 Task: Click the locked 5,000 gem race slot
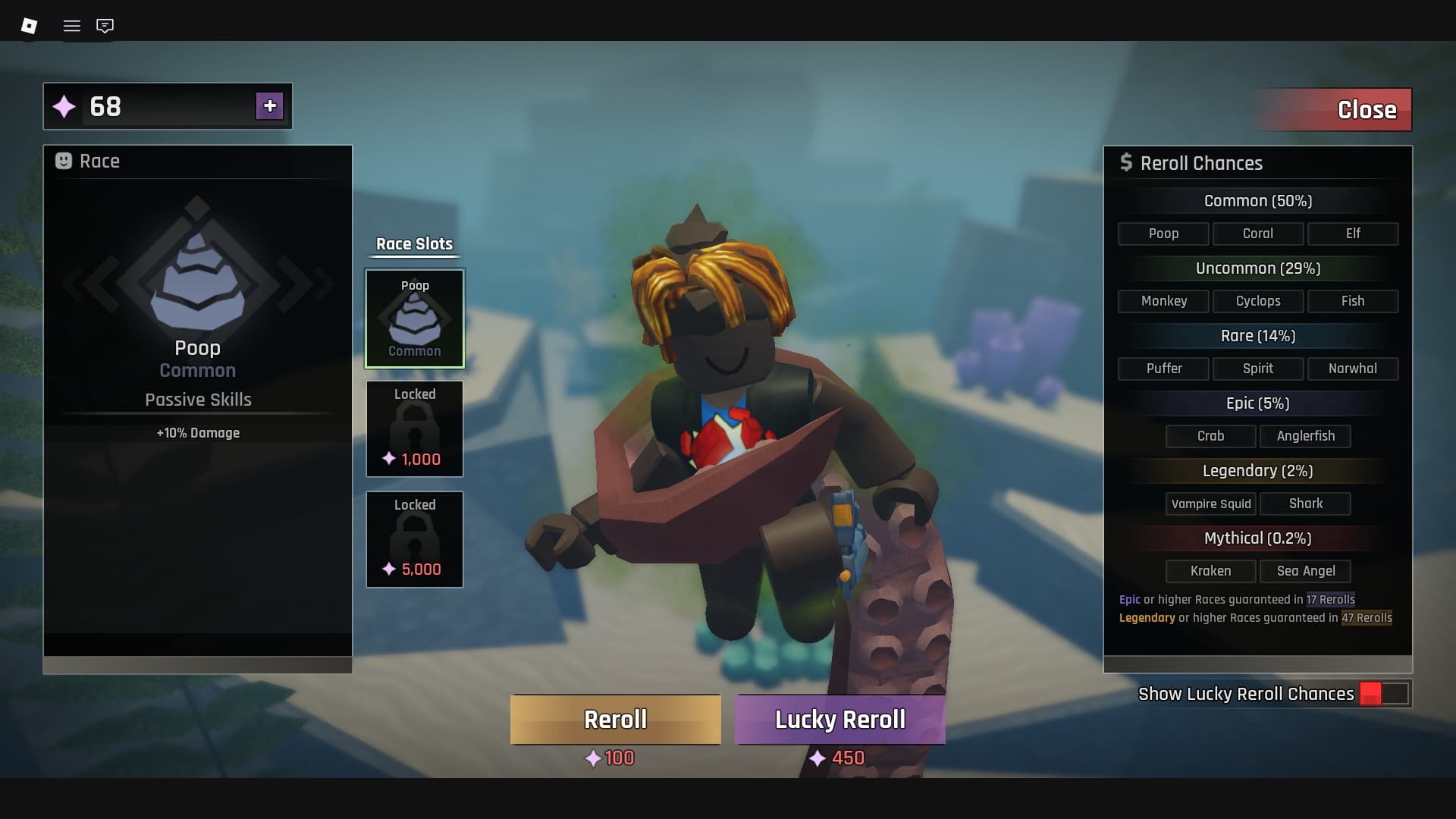click(x=414, y=538)
